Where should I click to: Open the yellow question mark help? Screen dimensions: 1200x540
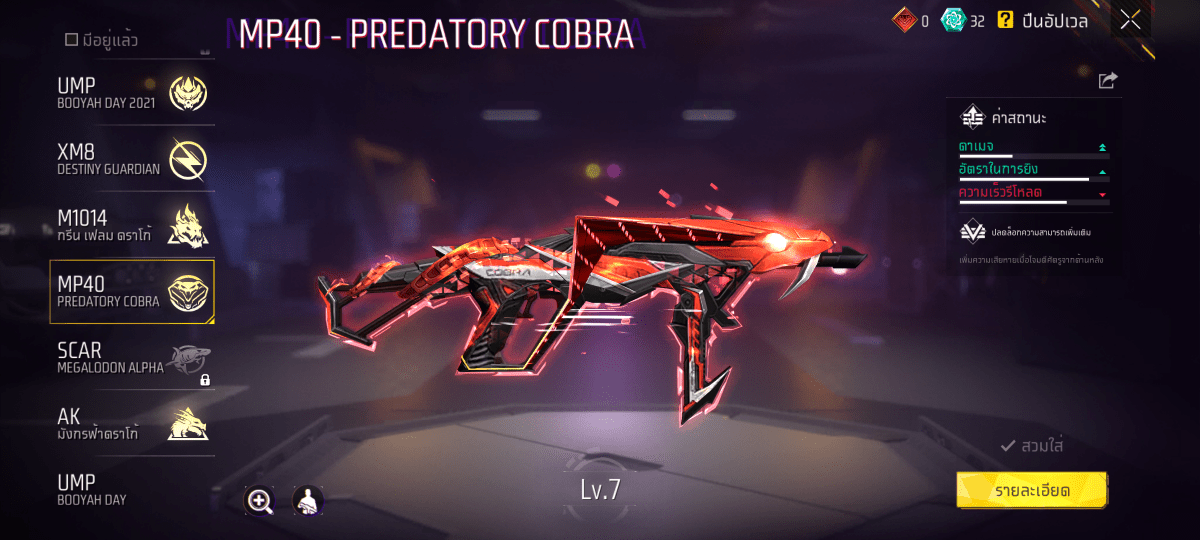coord(1005,20)
